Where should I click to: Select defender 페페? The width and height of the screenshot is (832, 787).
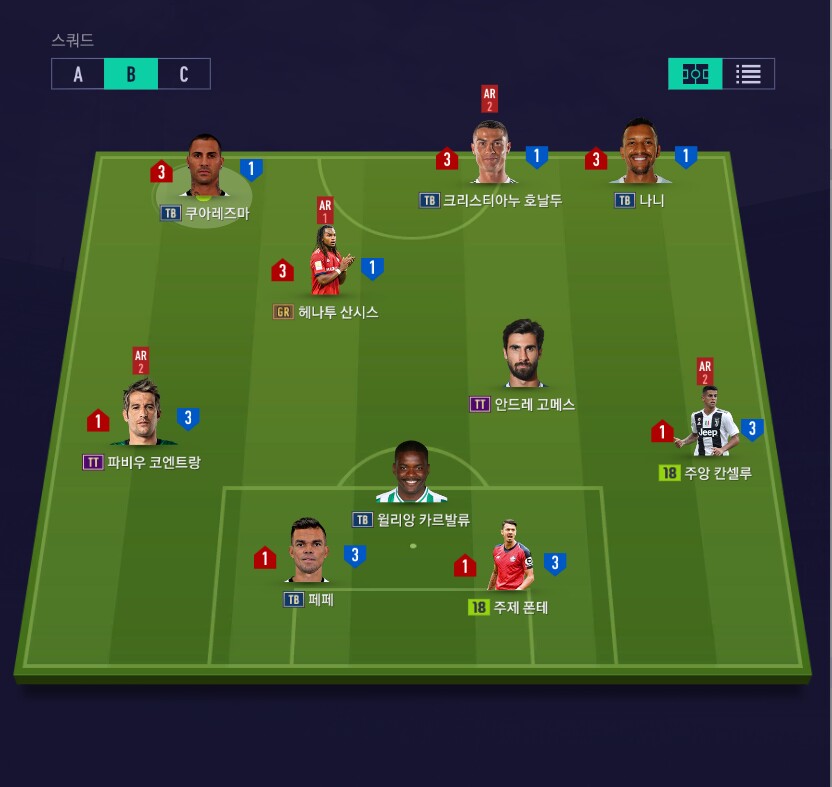(309, 552)
